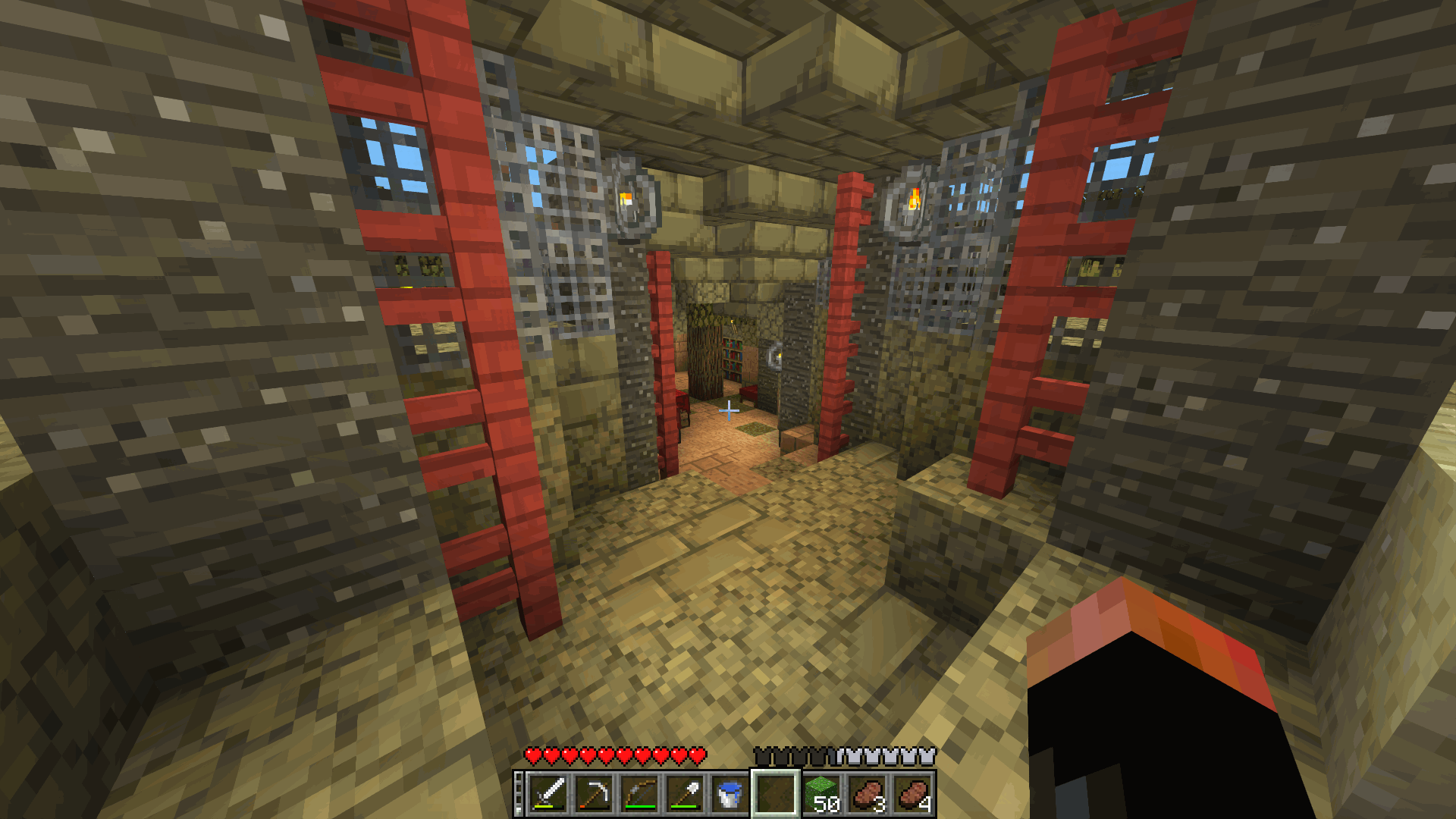1456x819 pixels.
Task: Choose the cooked meat stack of 3
Action: click(x=868, y=794)
